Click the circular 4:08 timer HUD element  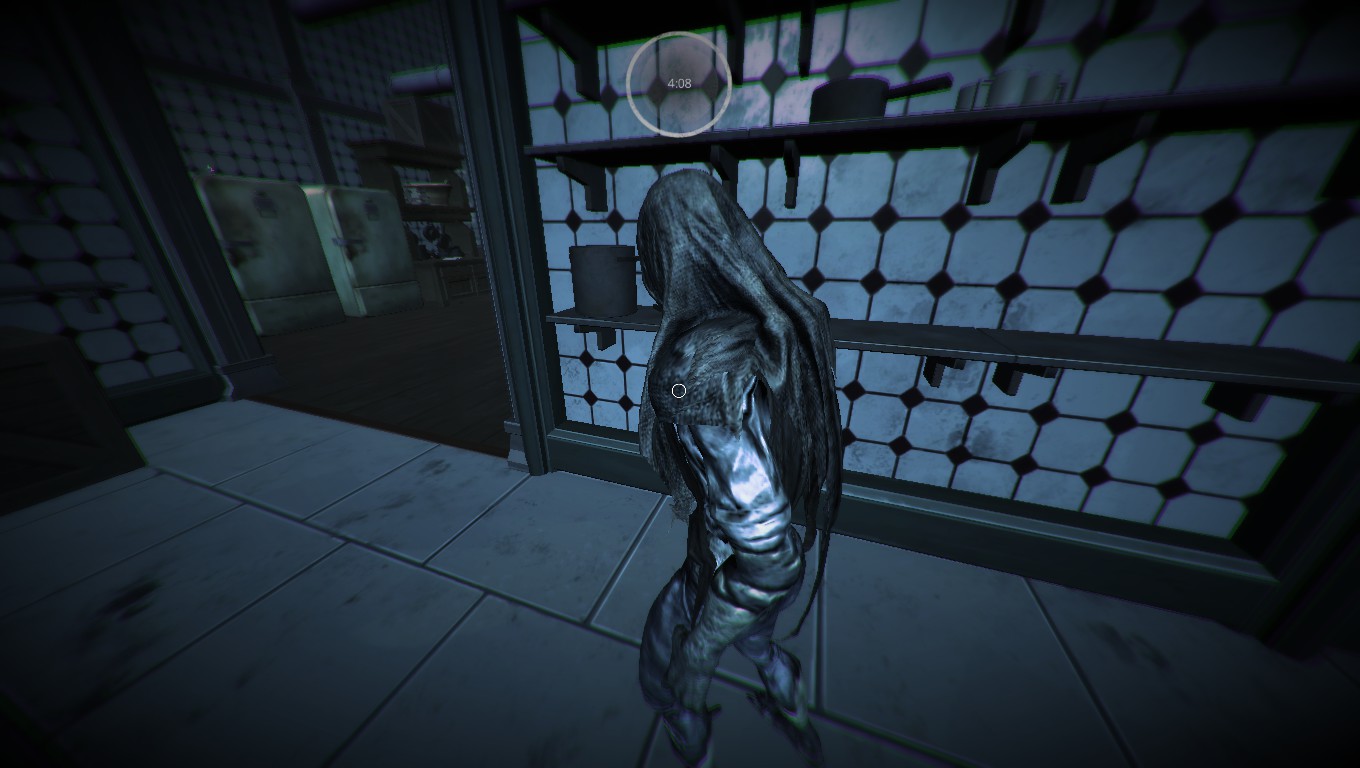pyautogui.click(x=681, y=84)
